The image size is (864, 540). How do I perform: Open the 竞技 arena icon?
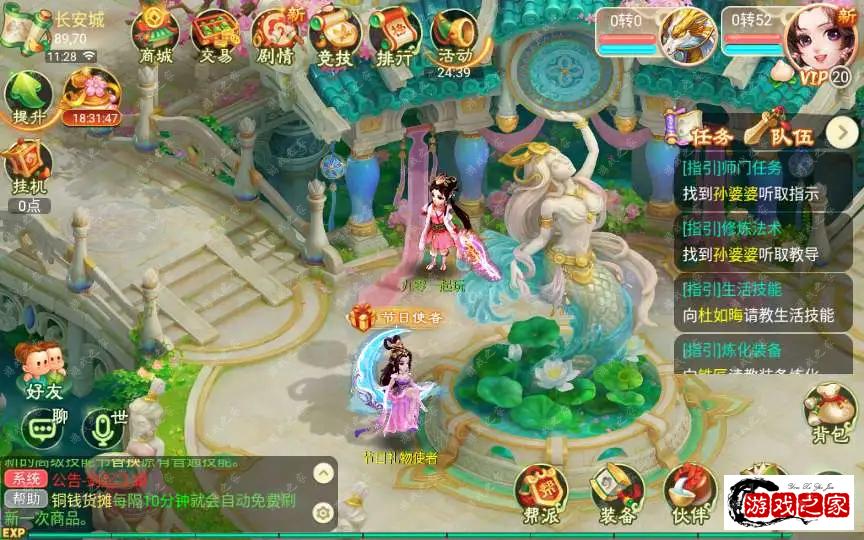pyautogui.click(x=335, y=35)
